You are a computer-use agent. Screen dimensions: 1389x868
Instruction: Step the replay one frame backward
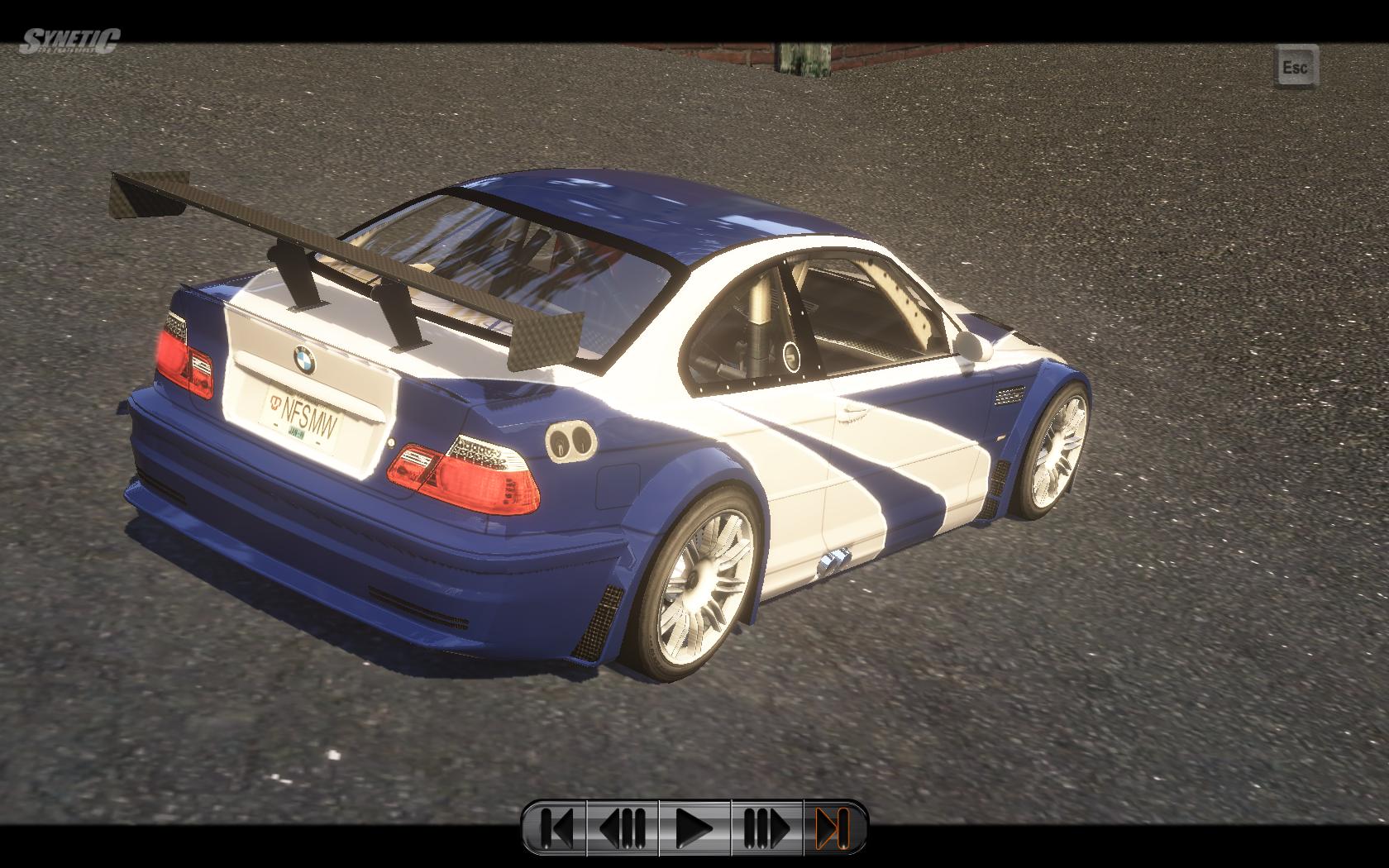623,827
